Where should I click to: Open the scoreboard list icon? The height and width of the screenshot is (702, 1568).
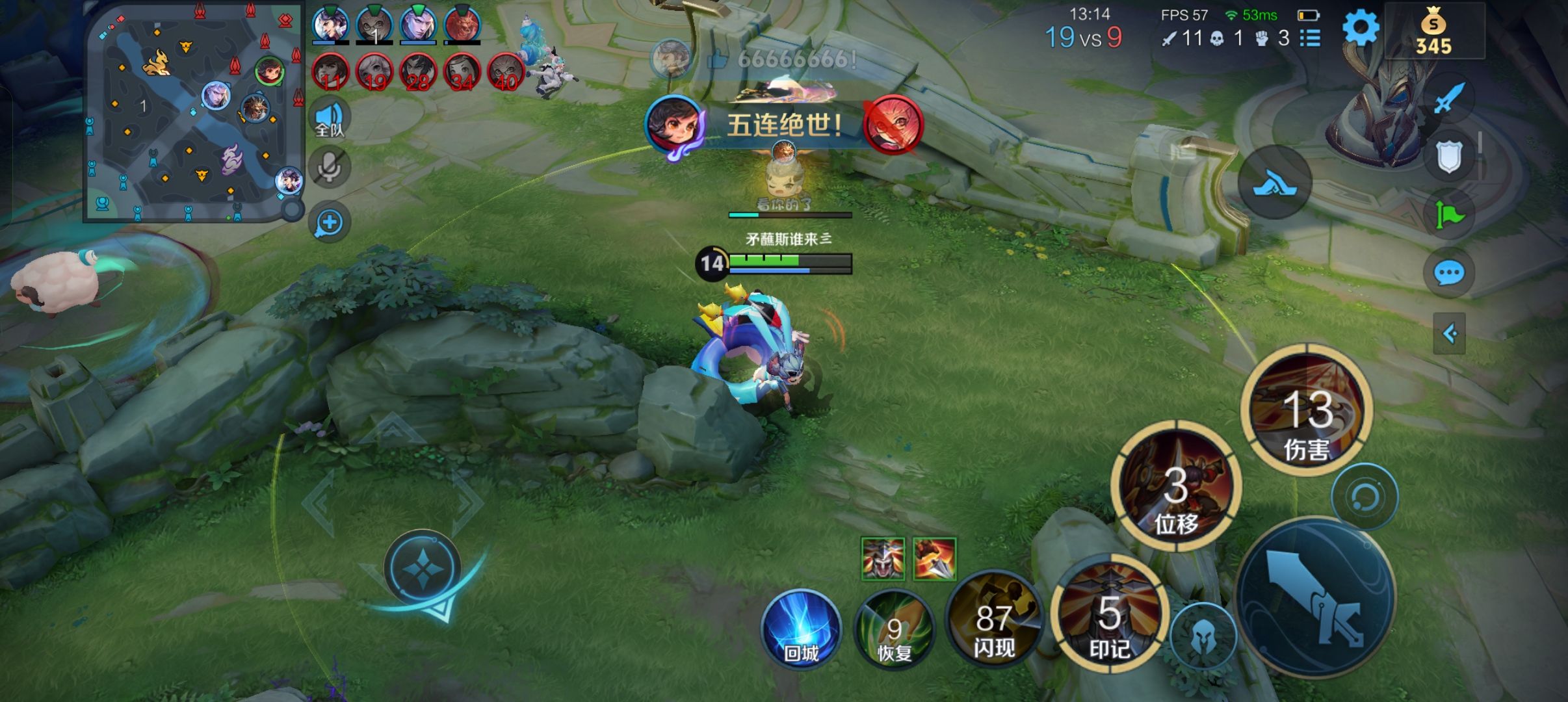tap(1310, 38)
